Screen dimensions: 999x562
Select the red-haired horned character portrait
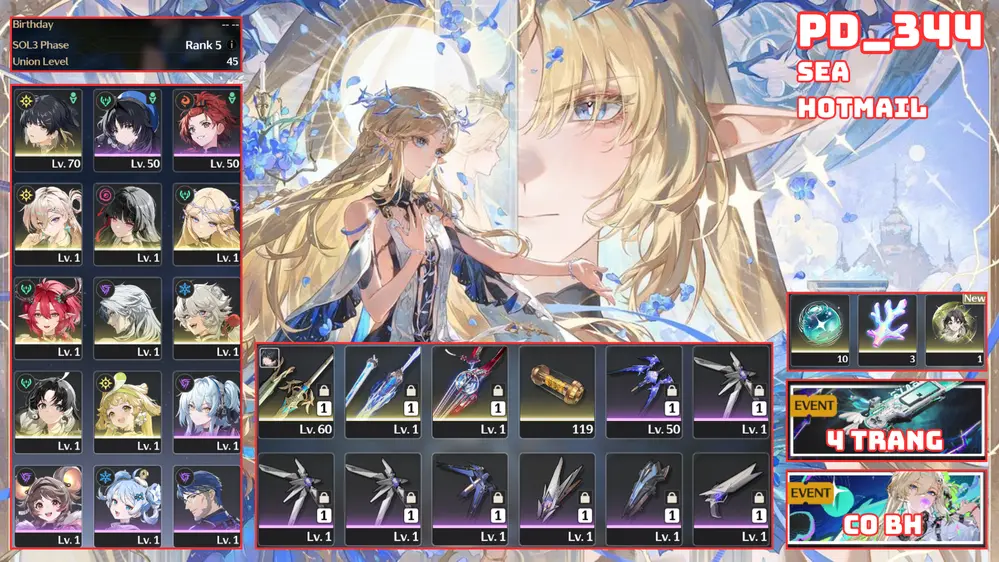point(49,317)
